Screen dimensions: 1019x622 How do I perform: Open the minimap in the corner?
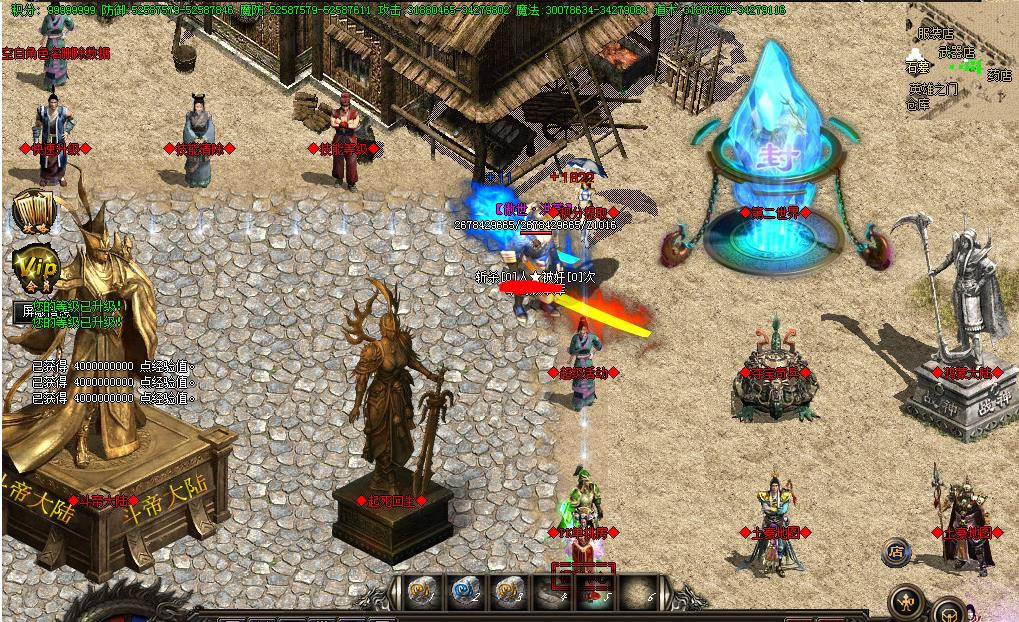coord(958,56)
